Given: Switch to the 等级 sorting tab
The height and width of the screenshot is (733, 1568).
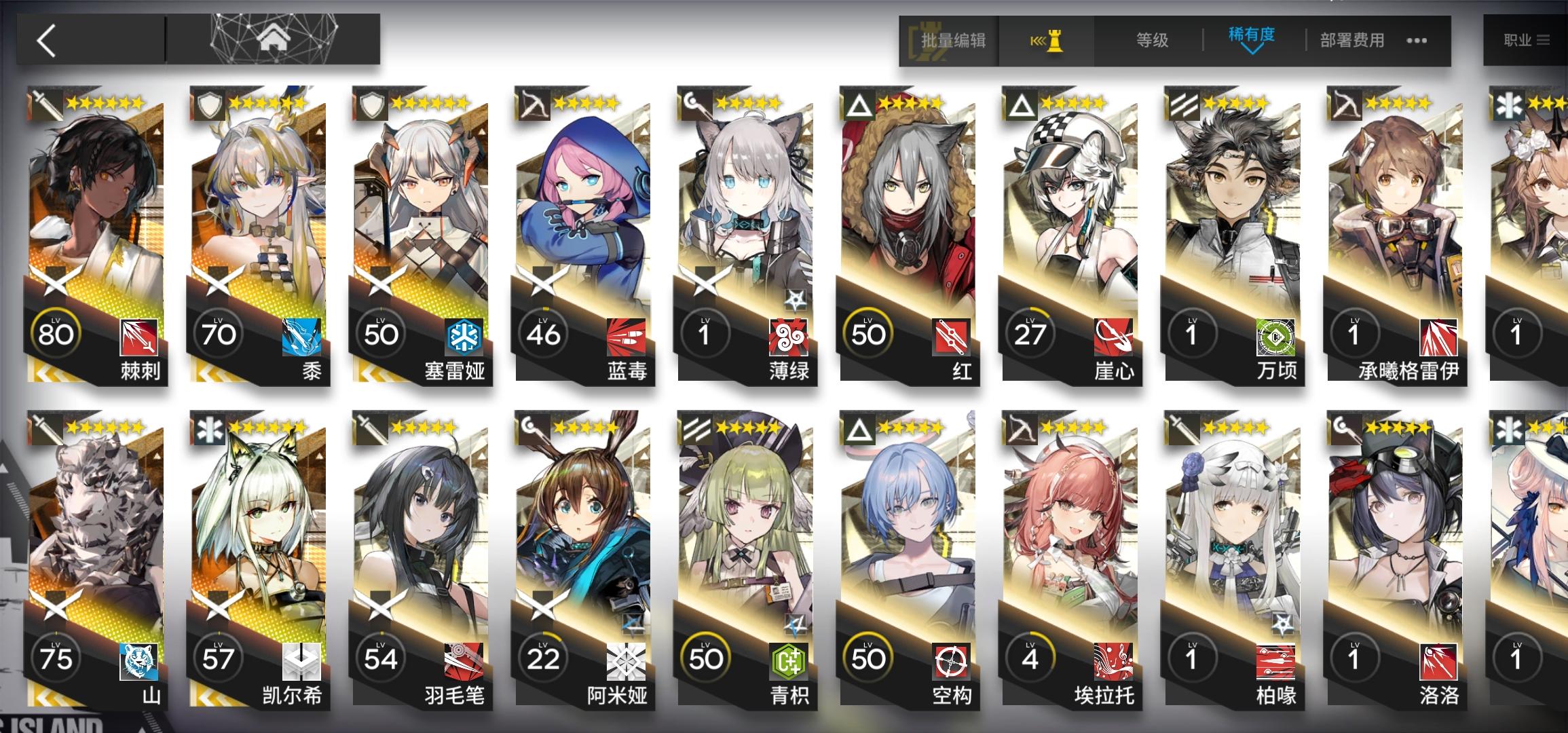Looking at the screenshot, I should pyautogui.click(x=1154, y=41).
